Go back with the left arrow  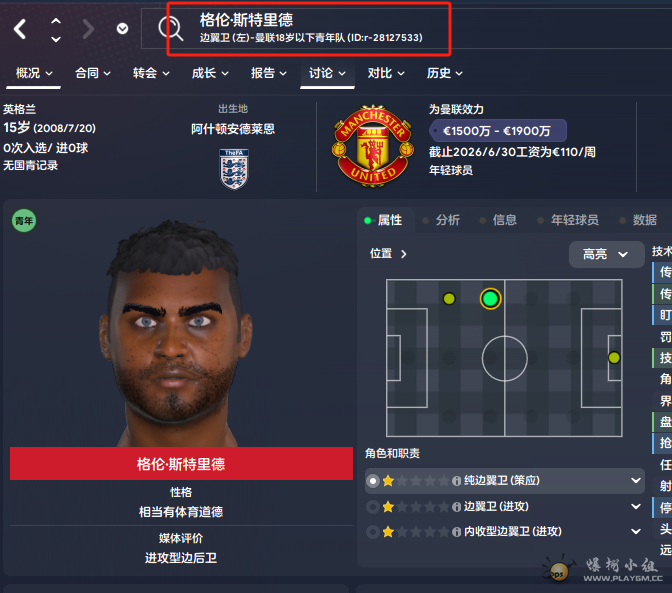click(20, 29)
